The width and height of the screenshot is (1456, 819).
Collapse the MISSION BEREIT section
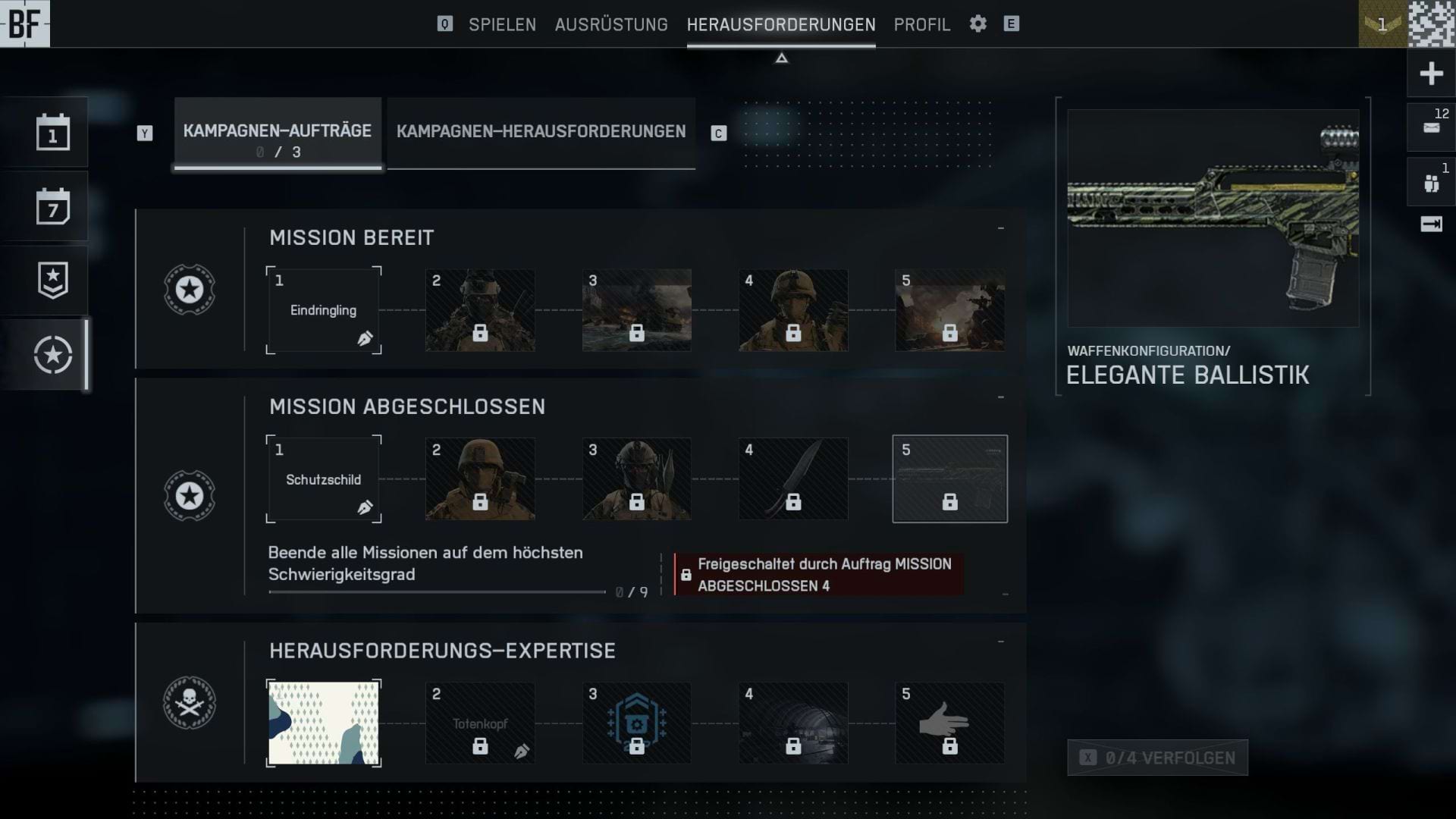coord(1001,228)
